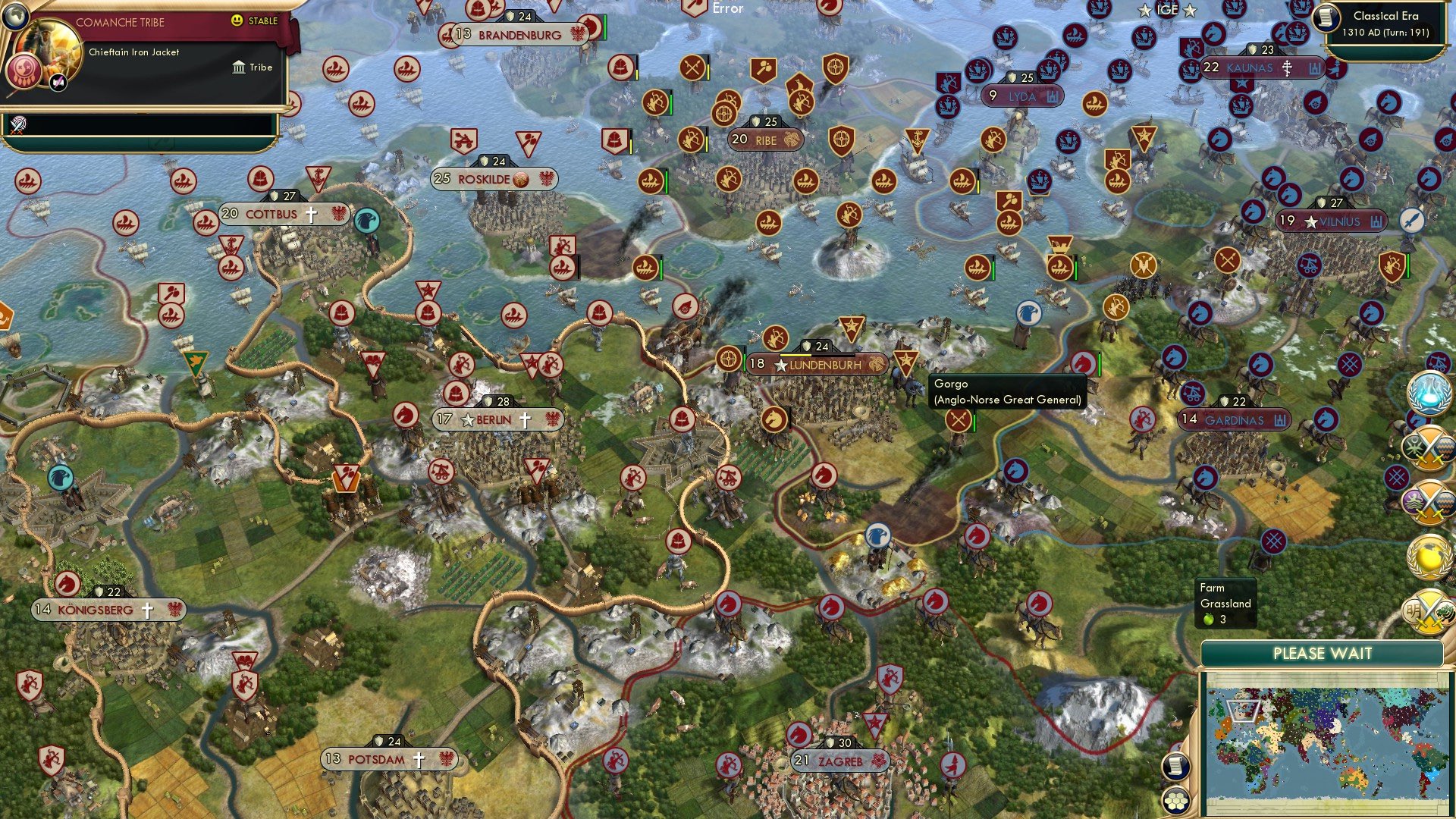Click the Stable happiness smiley face
1456x819 pixels.
(236, 20)
